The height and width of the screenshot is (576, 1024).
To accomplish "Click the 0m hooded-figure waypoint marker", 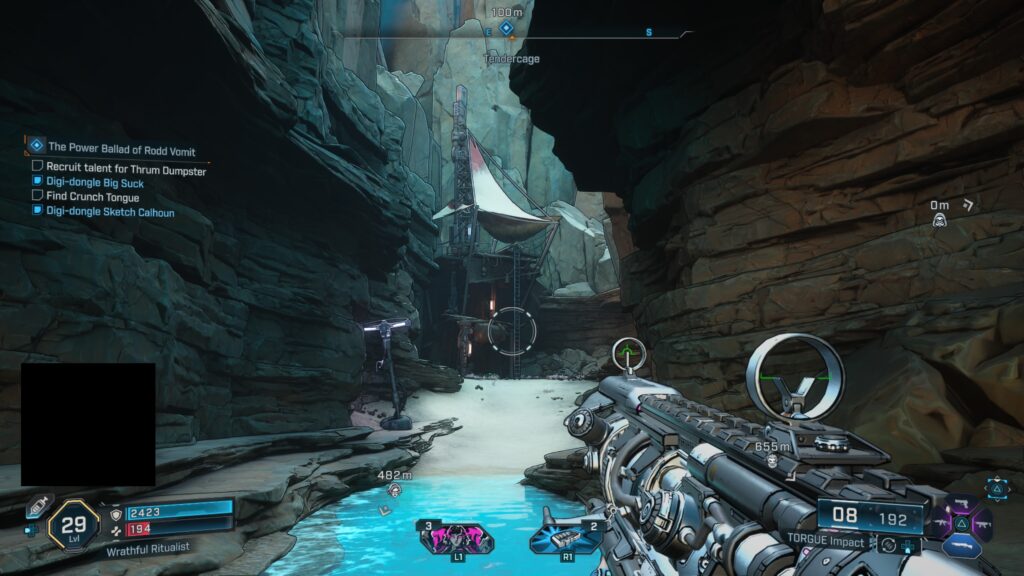I will pyautogui.click(x=939, y=219).
